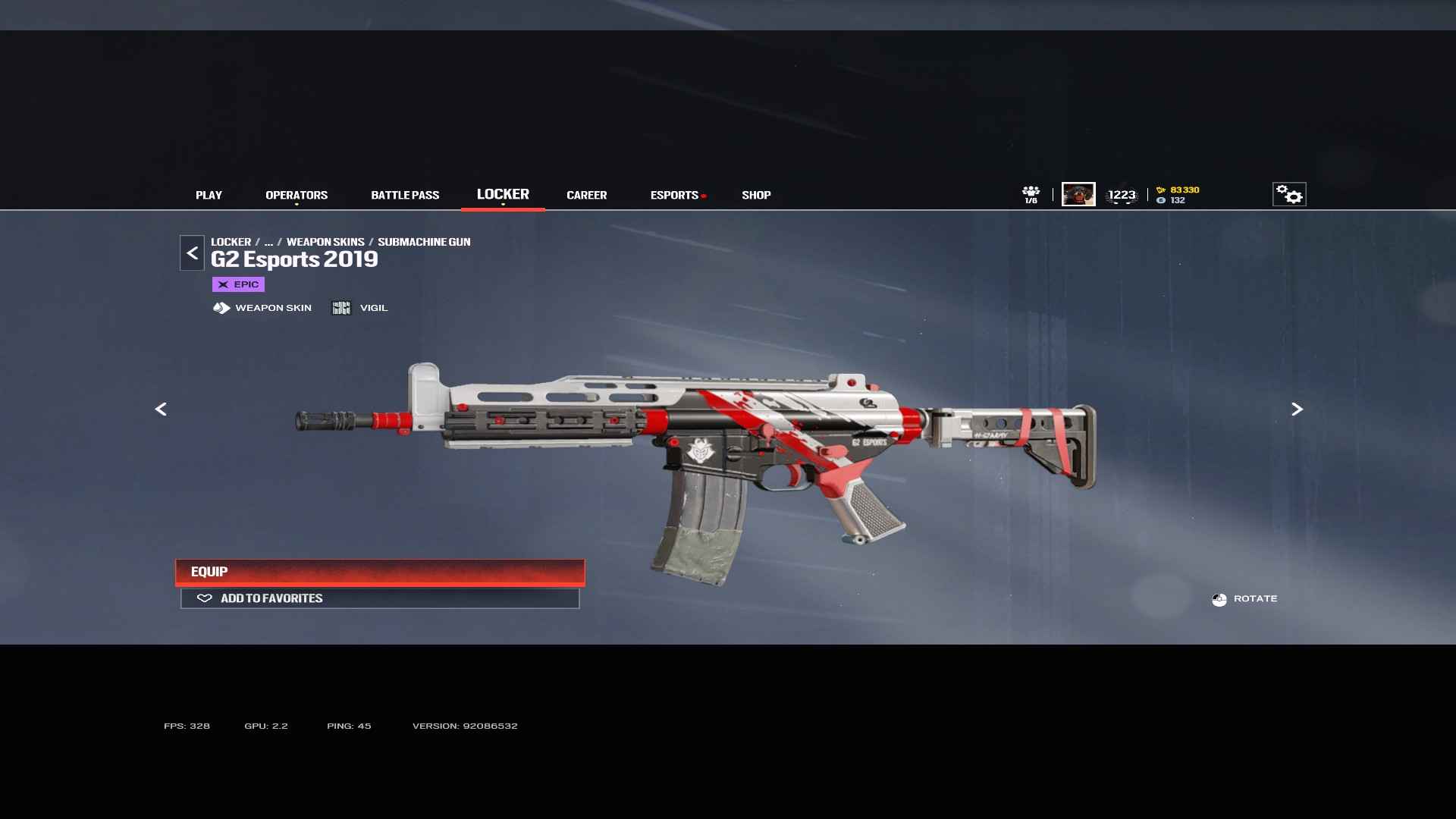The height and width of the screenshot is (819, 1456).
Task: Add this skin to favorites
Action: [x=380, y=598]
